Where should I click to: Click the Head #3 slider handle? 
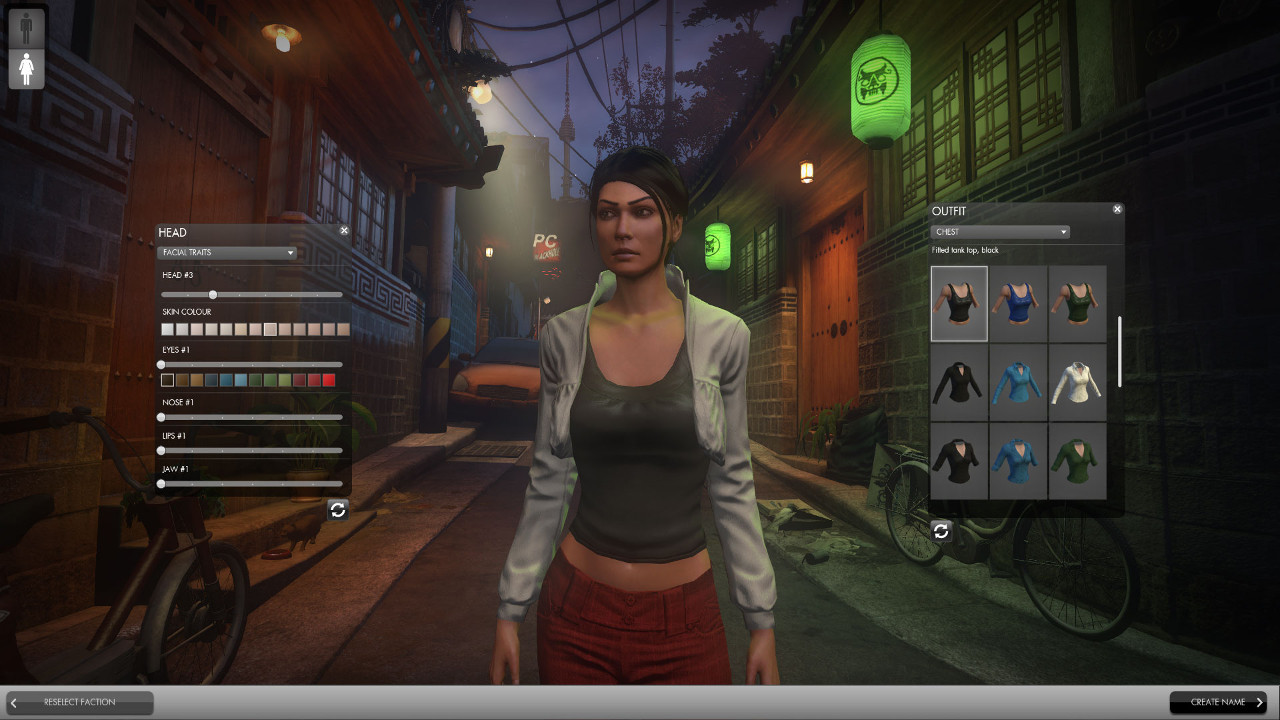[x=213, y=295]
